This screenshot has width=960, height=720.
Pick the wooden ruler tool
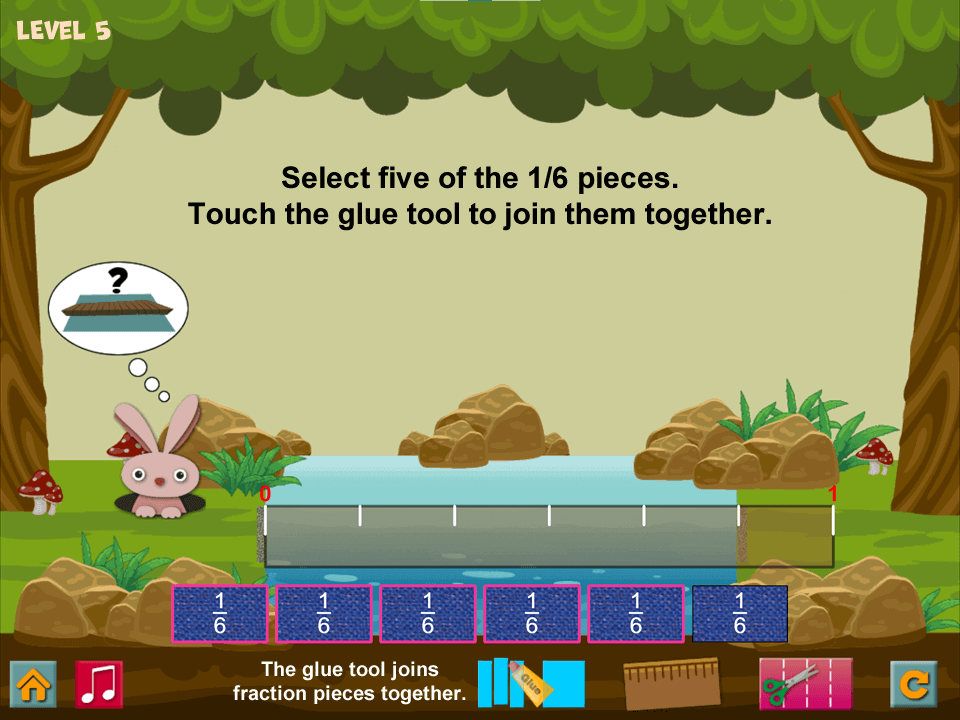671,684
